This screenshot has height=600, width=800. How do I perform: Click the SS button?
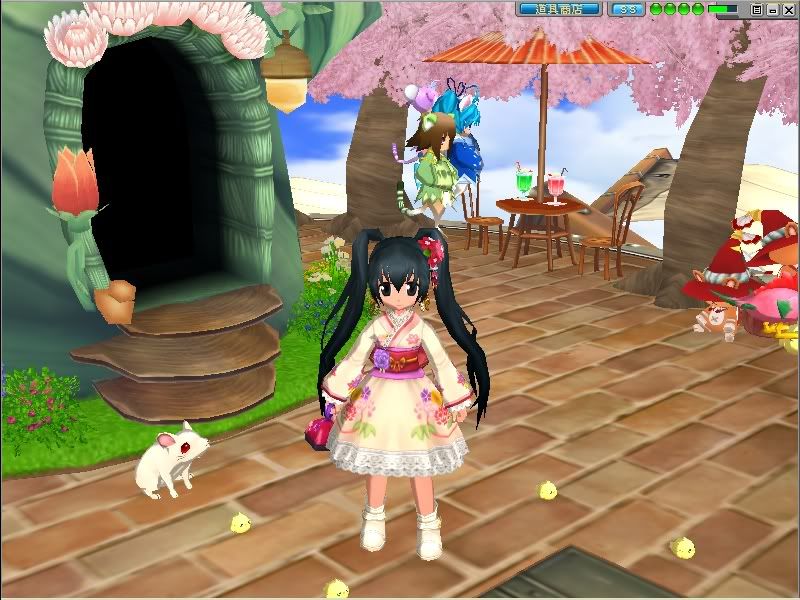(x=628, y=9)
